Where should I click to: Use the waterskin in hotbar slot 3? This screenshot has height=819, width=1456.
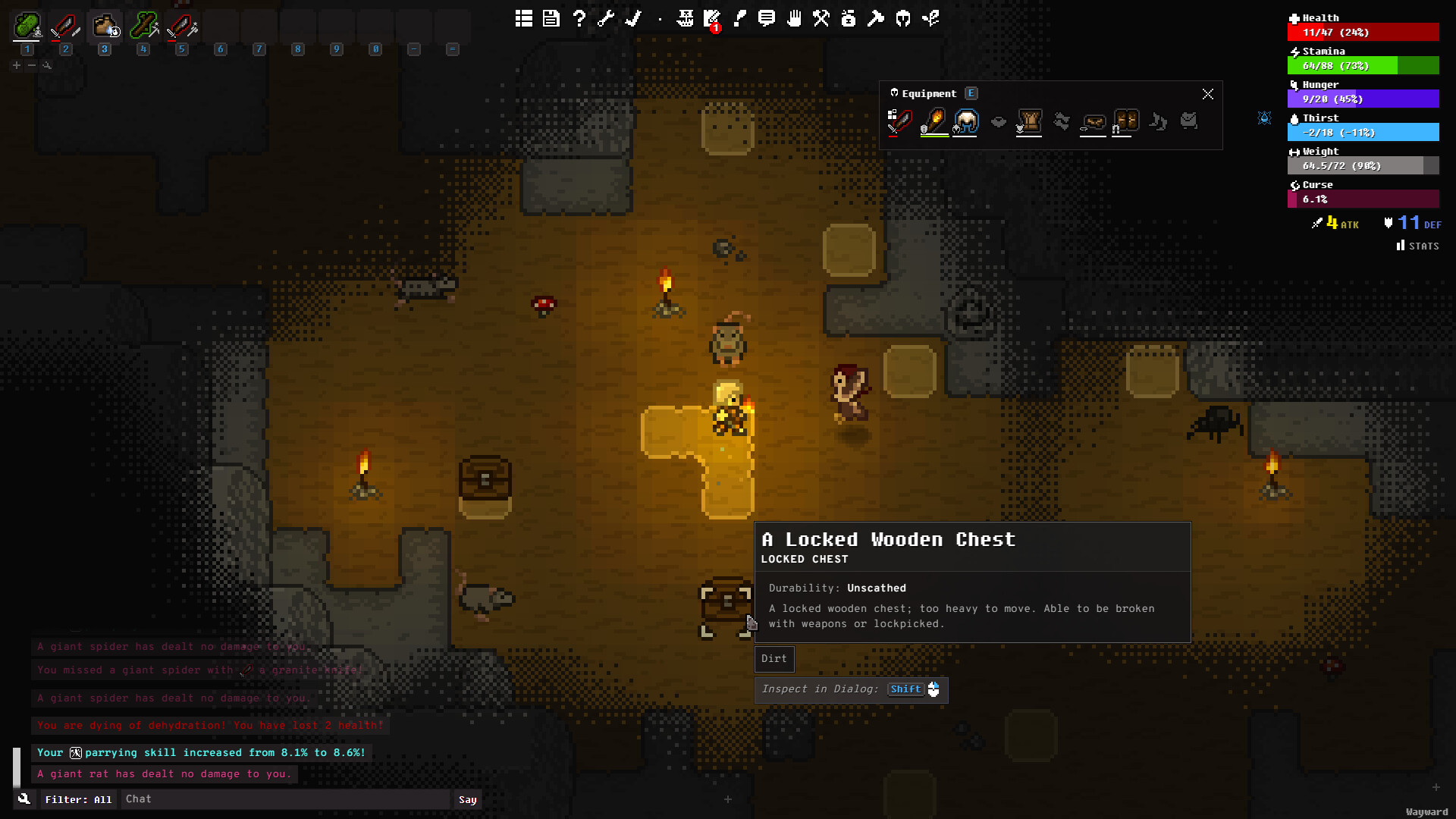tap(105, 28)
